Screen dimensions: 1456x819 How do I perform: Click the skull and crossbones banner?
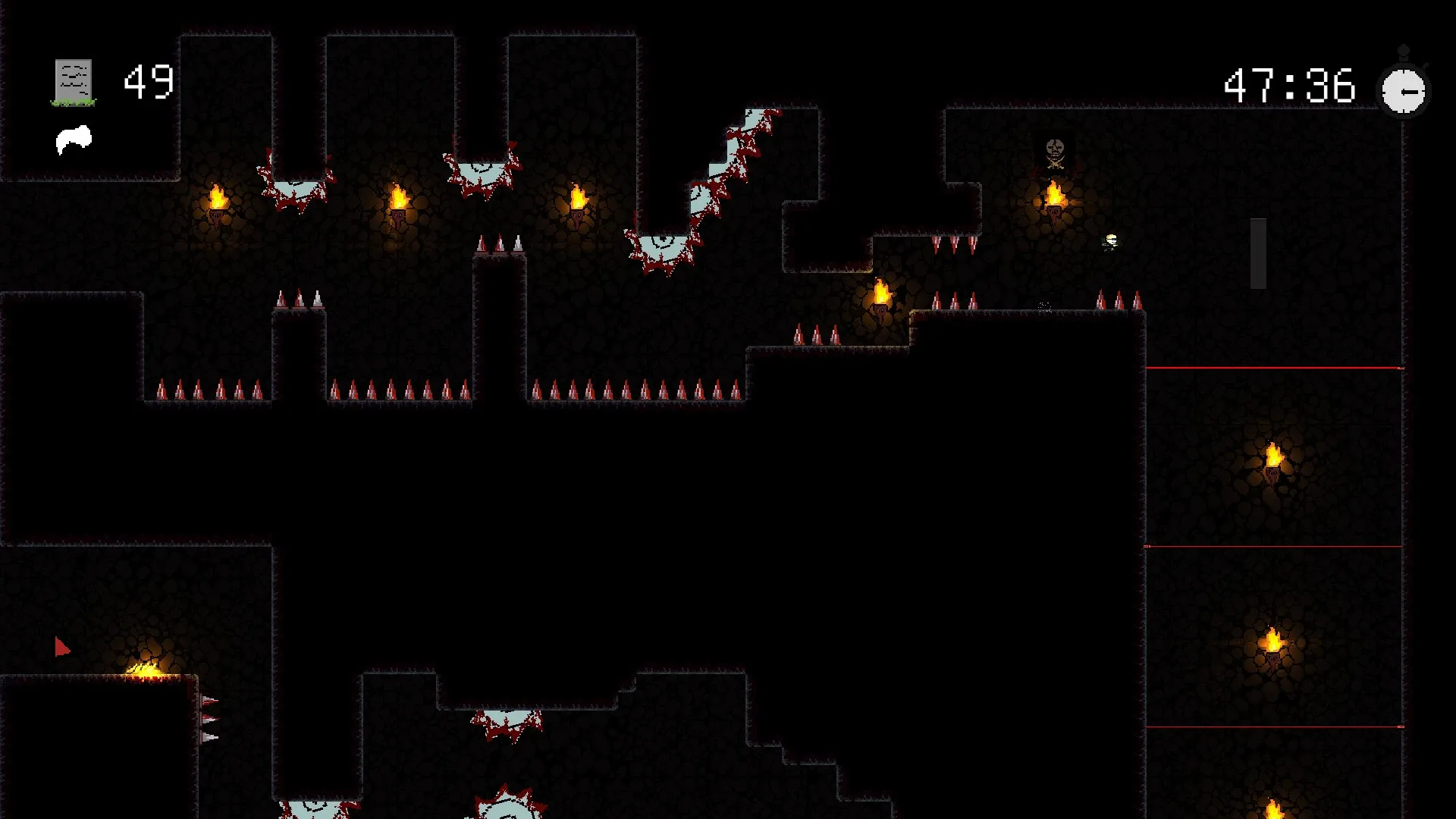[1053, 152]
